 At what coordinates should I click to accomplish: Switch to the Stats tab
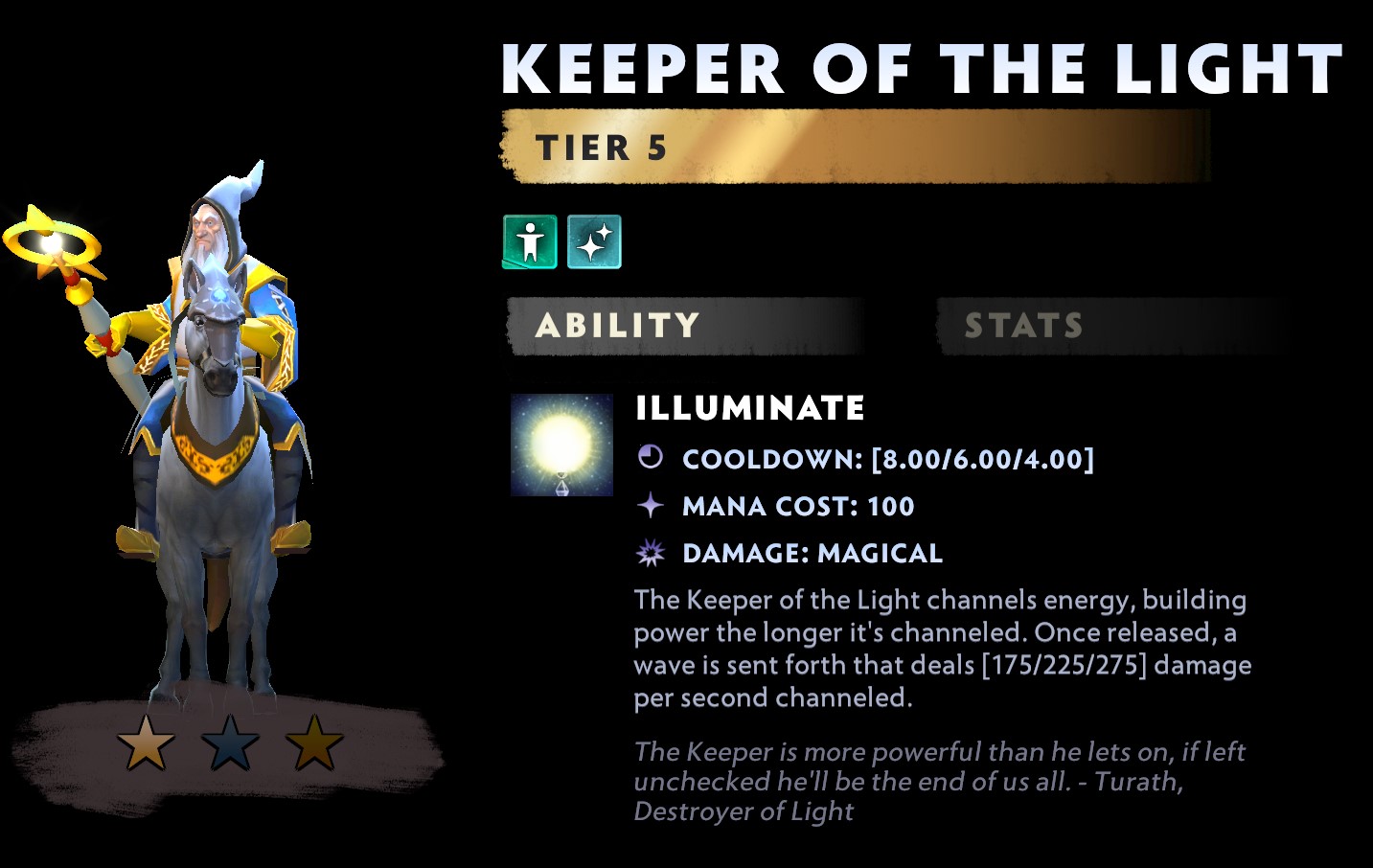point(1023,326)
